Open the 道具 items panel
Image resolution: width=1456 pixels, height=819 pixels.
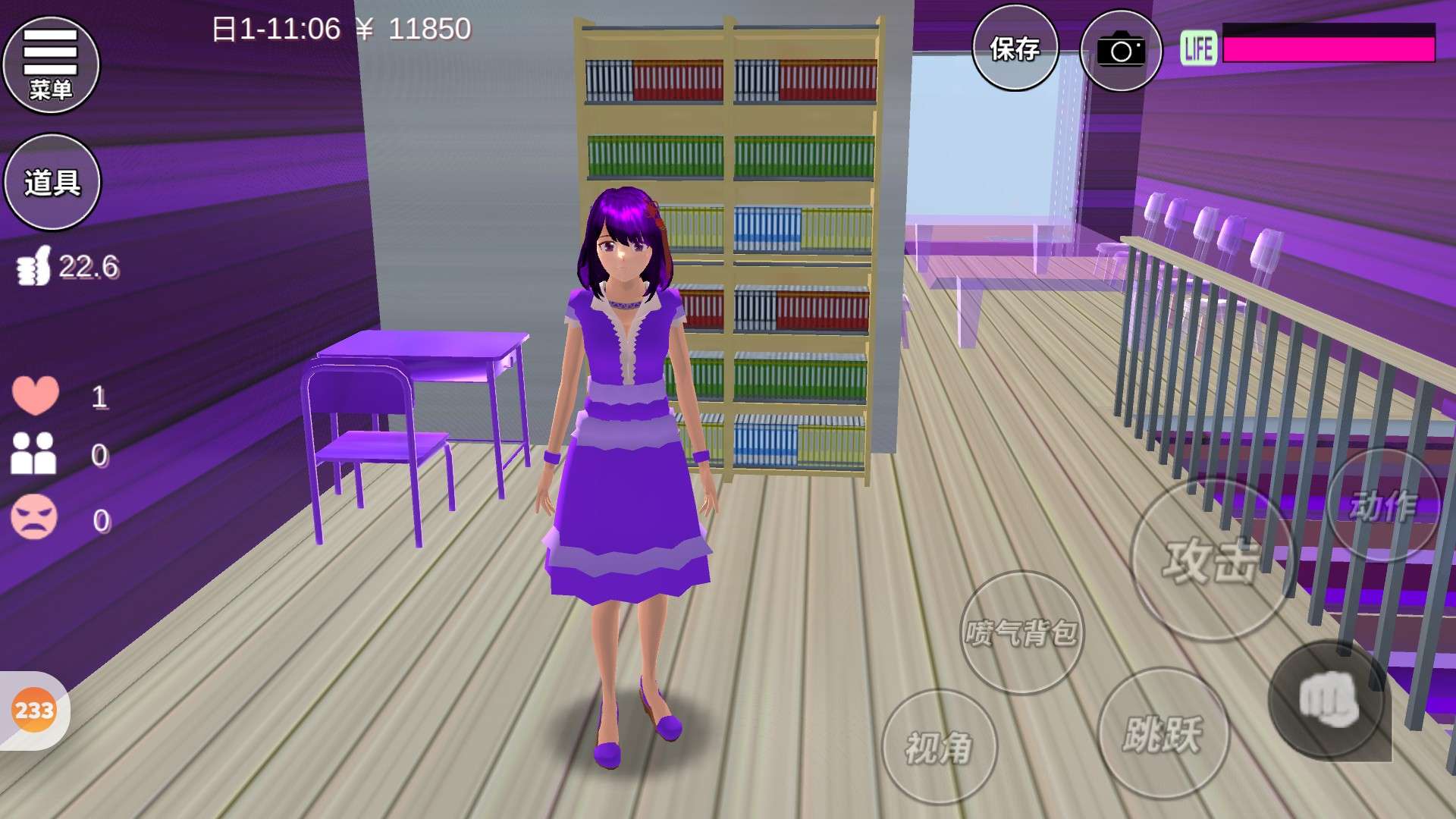pyautogui.click(x=52, y=182)
